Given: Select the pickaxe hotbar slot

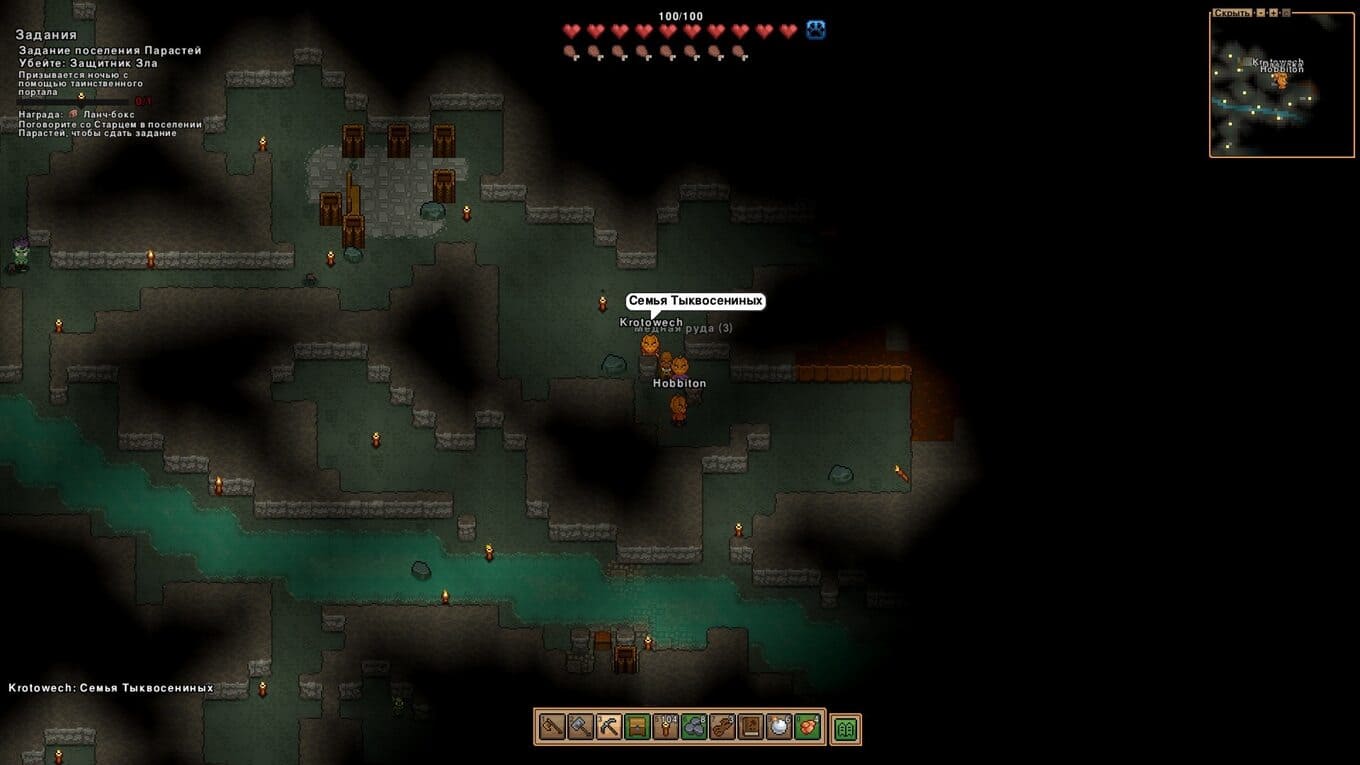Looking at the screenshot, I should coord(608,727).
